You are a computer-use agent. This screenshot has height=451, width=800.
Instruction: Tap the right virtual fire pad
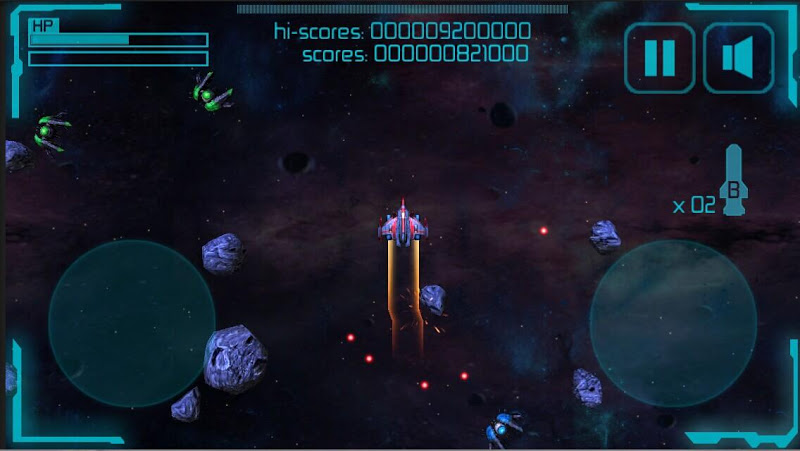(672, 323)
